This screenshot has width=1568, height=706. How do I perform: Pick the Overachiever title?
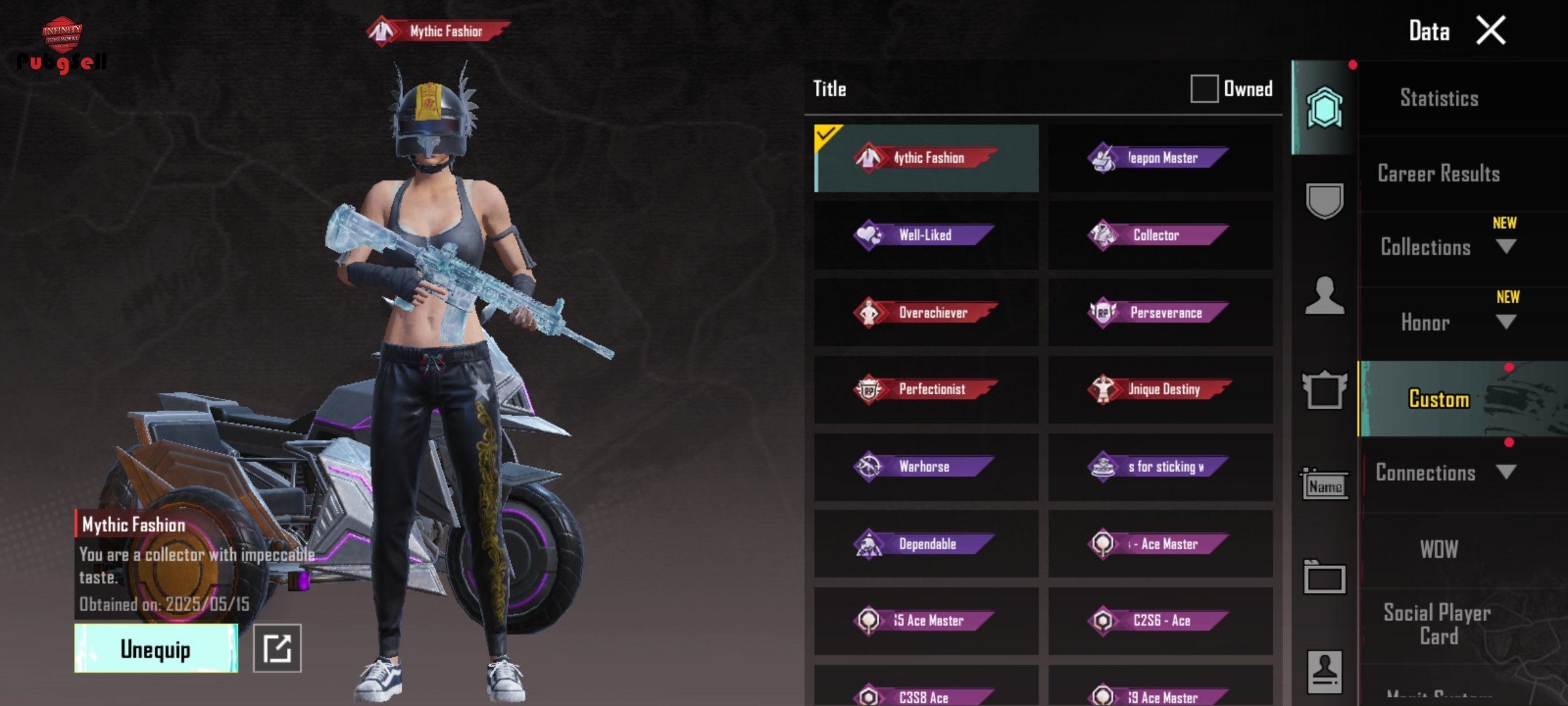(926, 312)
